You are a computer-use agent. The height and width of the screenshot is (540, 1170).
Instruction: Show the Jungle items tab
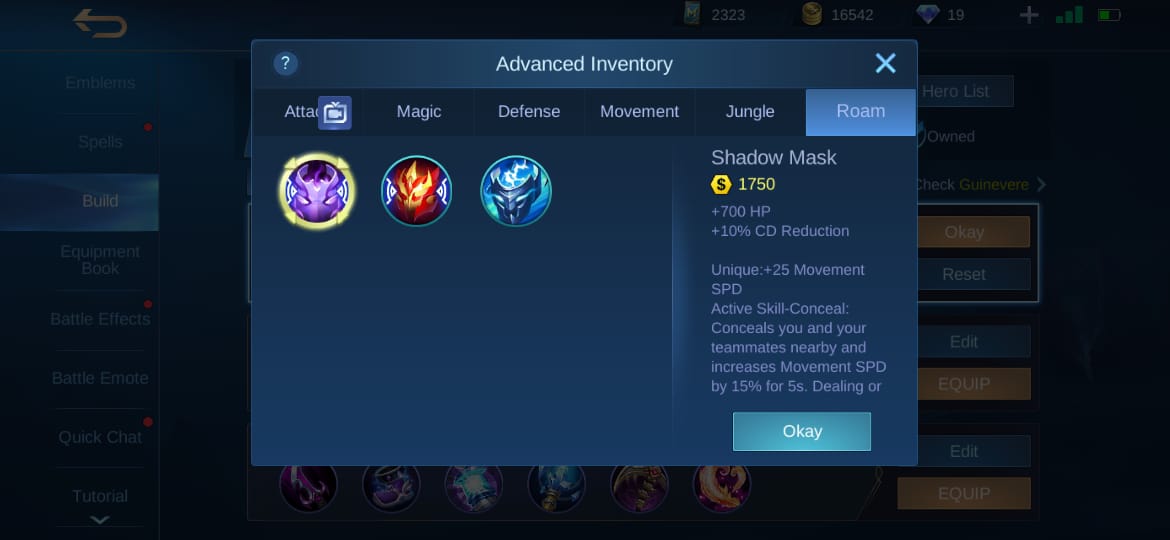pyautogui.click(x=750, y=112)
